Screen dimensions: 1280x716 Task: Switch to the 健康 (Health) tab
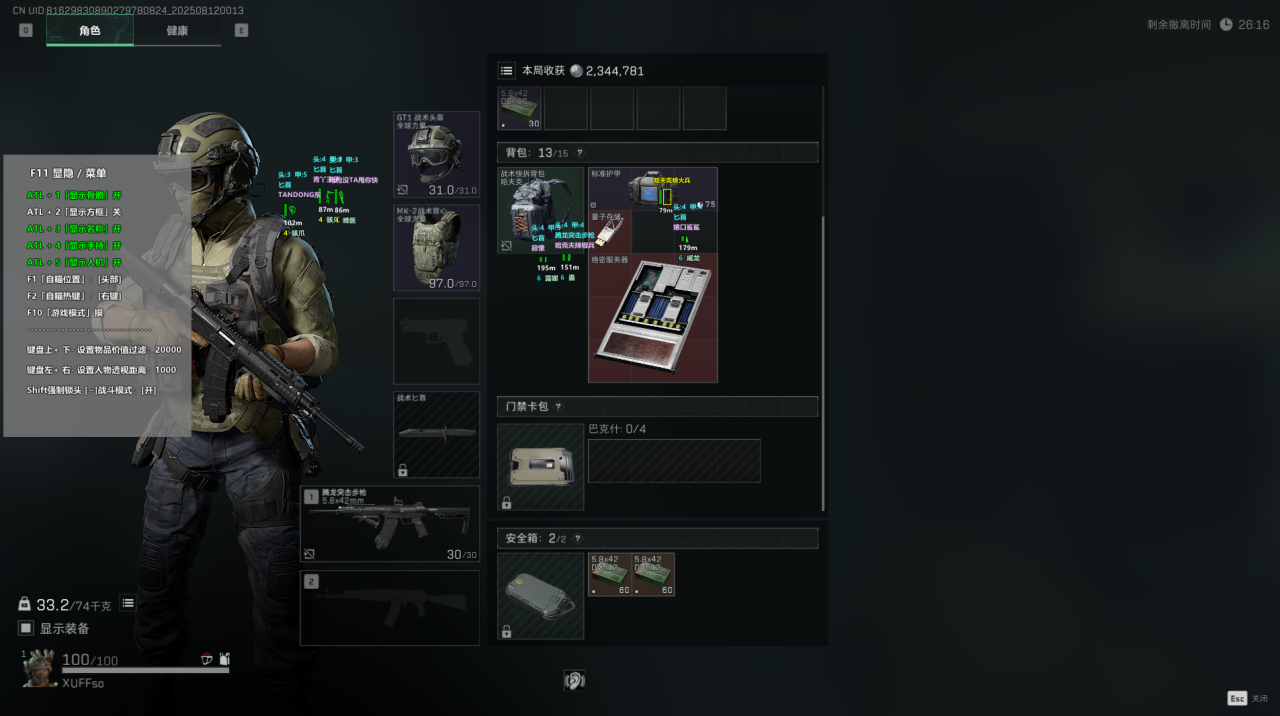177,30
